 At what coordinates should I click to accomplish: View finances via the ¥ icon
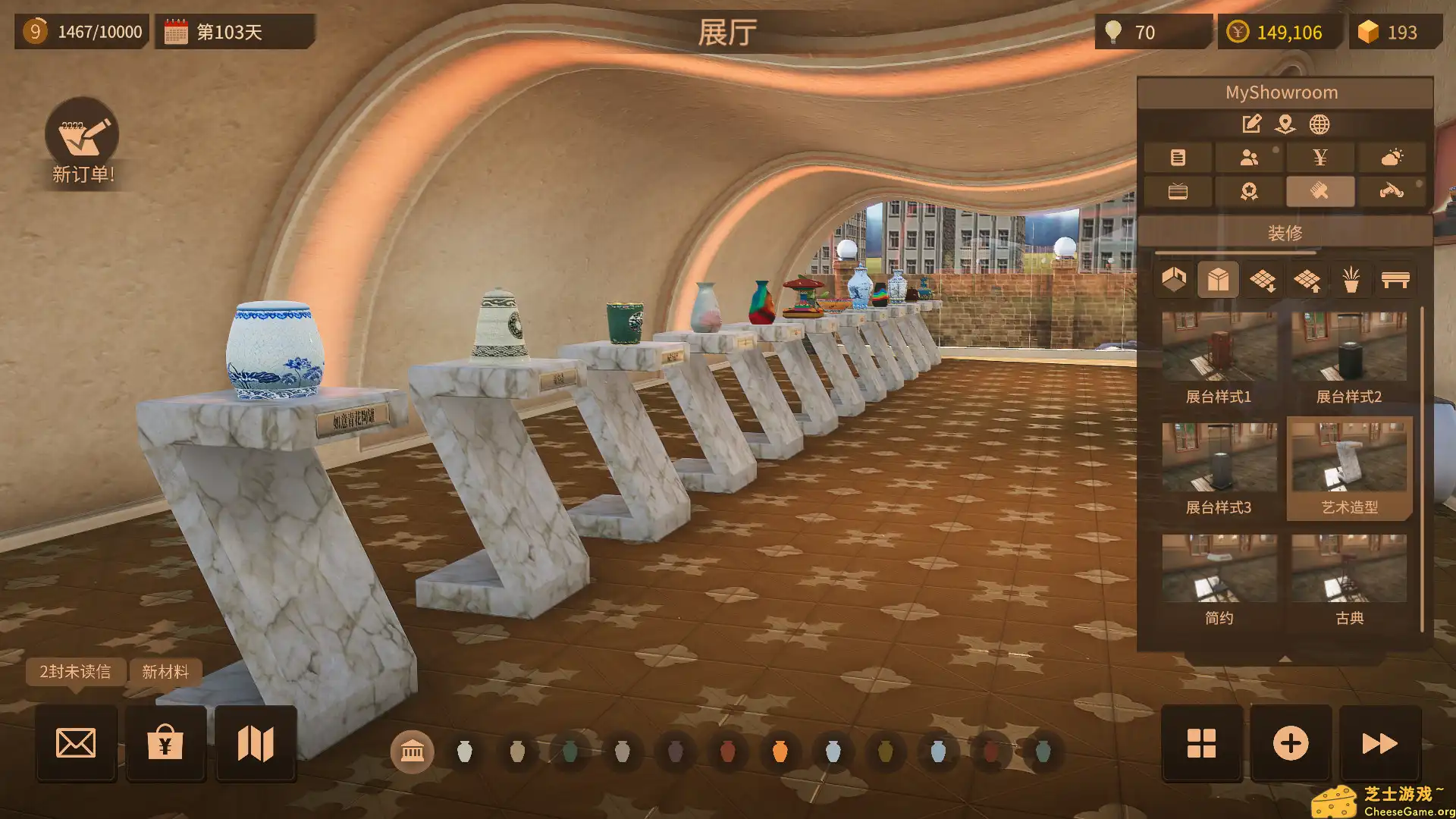pos(1320,158)
